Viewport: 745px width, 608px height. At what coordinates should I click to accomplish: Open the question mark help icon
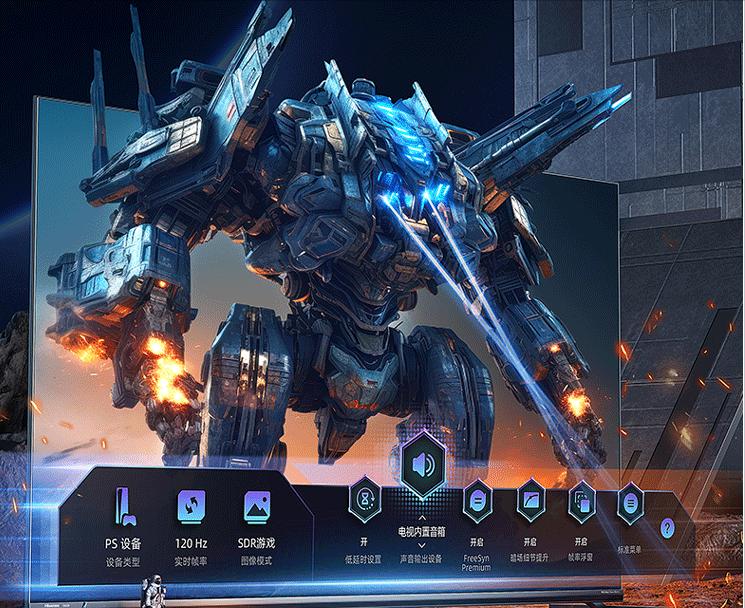point(668,529)
